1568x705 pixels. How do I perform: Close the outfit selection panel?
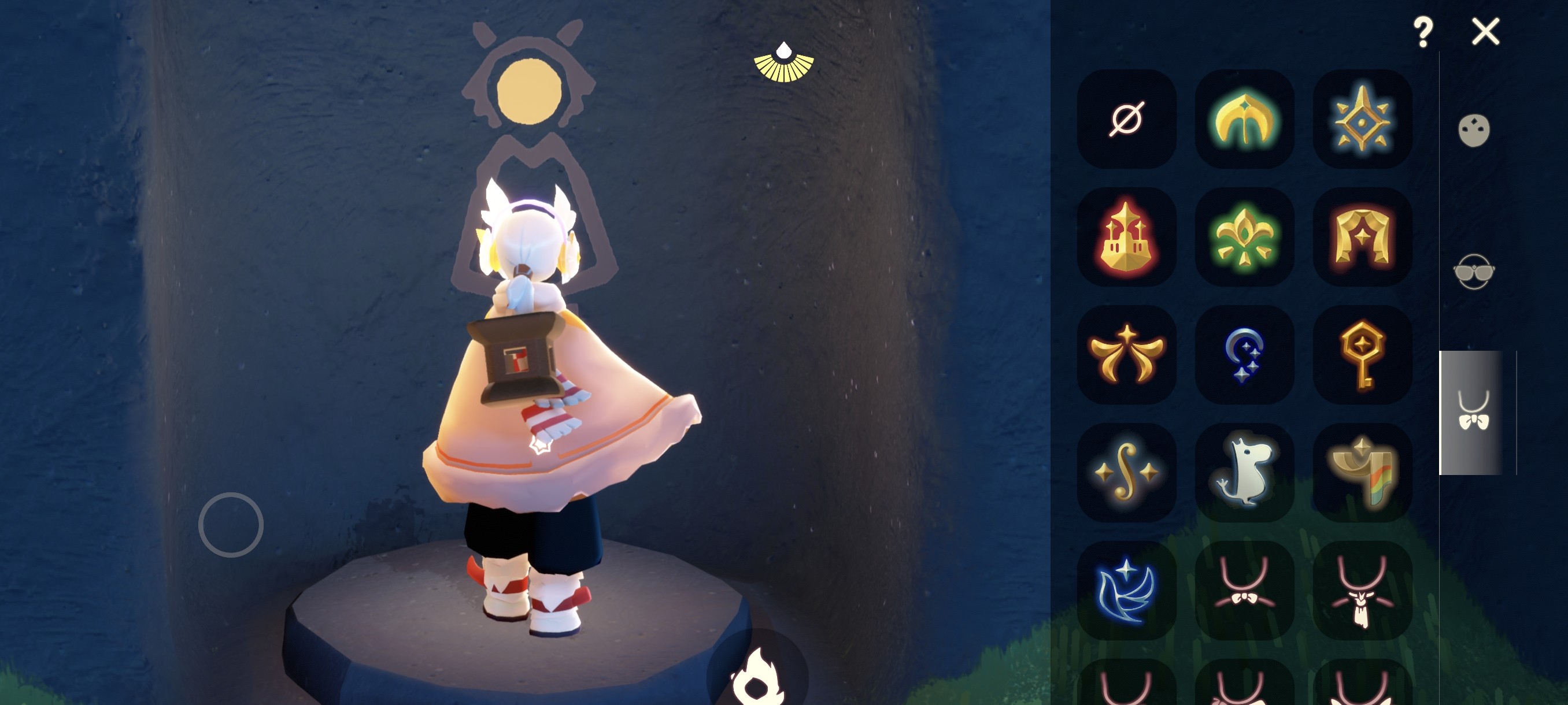1485,32
